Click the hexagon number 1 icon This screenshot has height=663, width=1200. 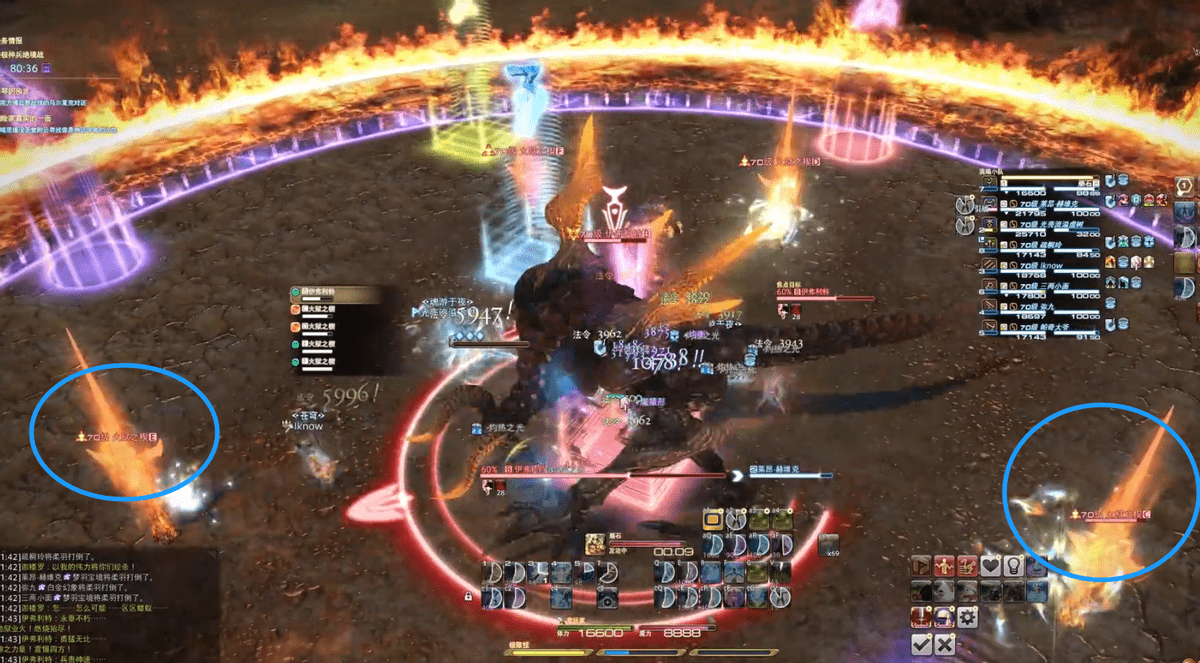point(1184,187)
